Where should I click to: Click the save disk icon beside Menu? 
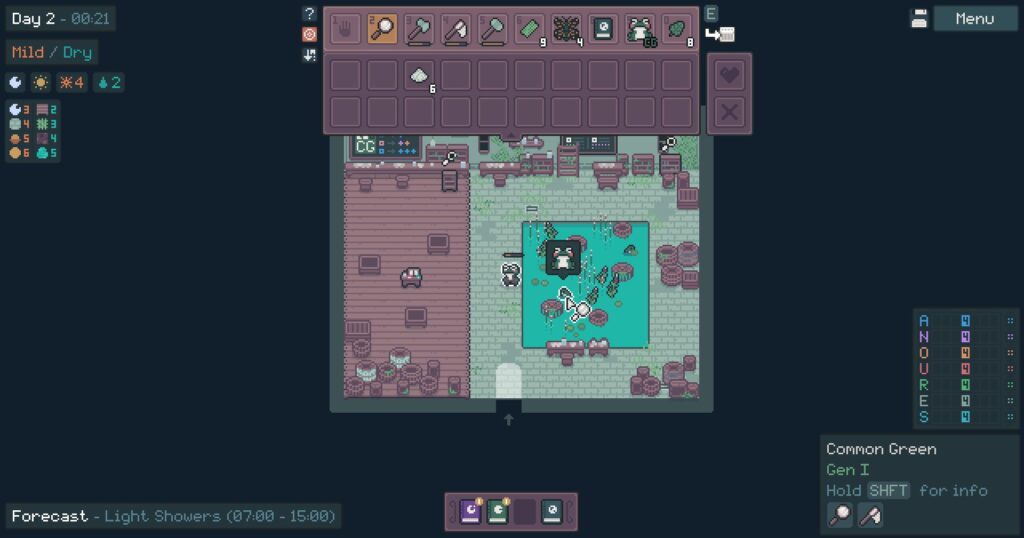click(919, 19)
